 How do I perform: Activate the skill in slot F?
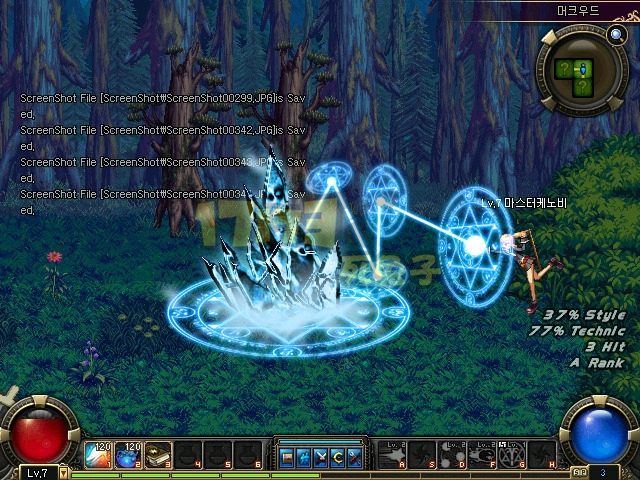(482, 454)
